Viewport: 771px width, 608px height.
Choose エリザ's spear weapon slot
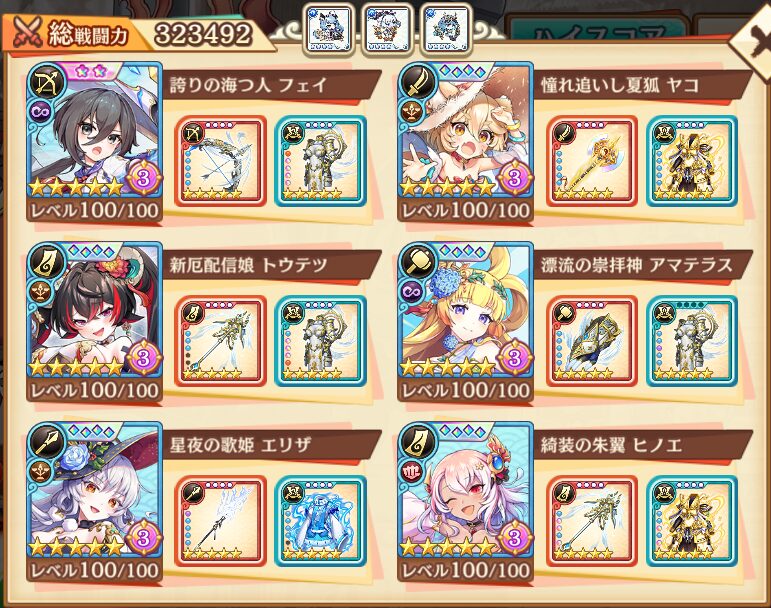pyautogui.click(x=221, y=521)
